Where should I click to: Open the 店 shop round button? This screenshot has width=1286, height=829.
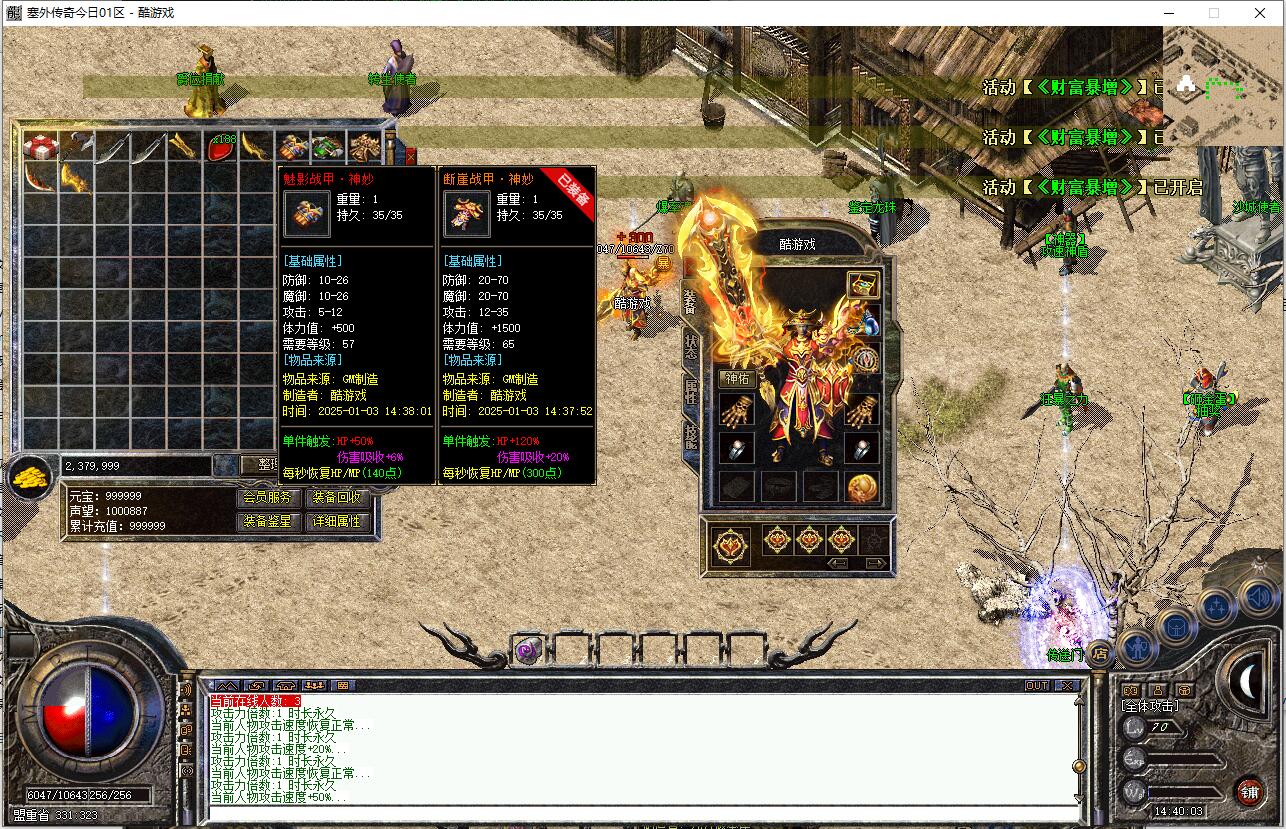click(1098, 654)
